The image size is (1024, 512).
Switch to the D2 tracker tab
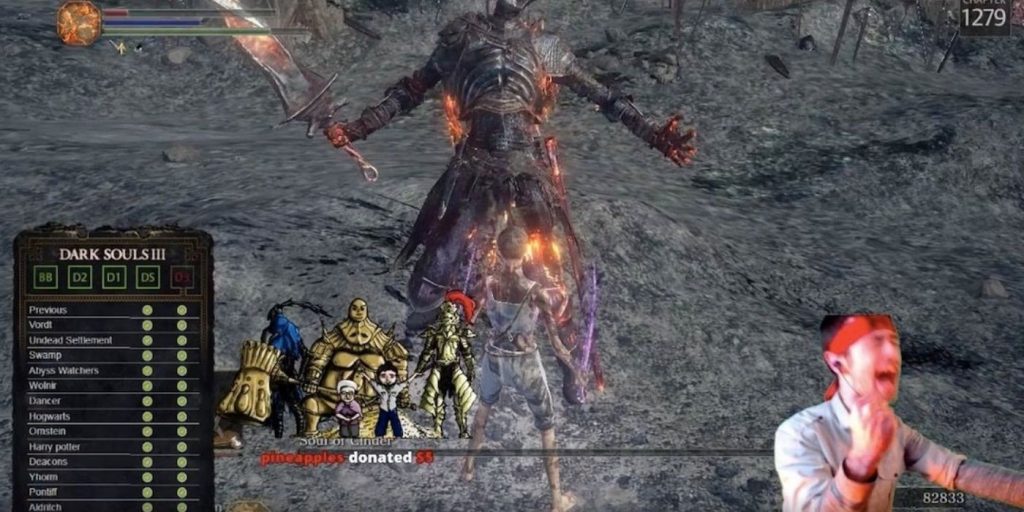pos(80,276)
